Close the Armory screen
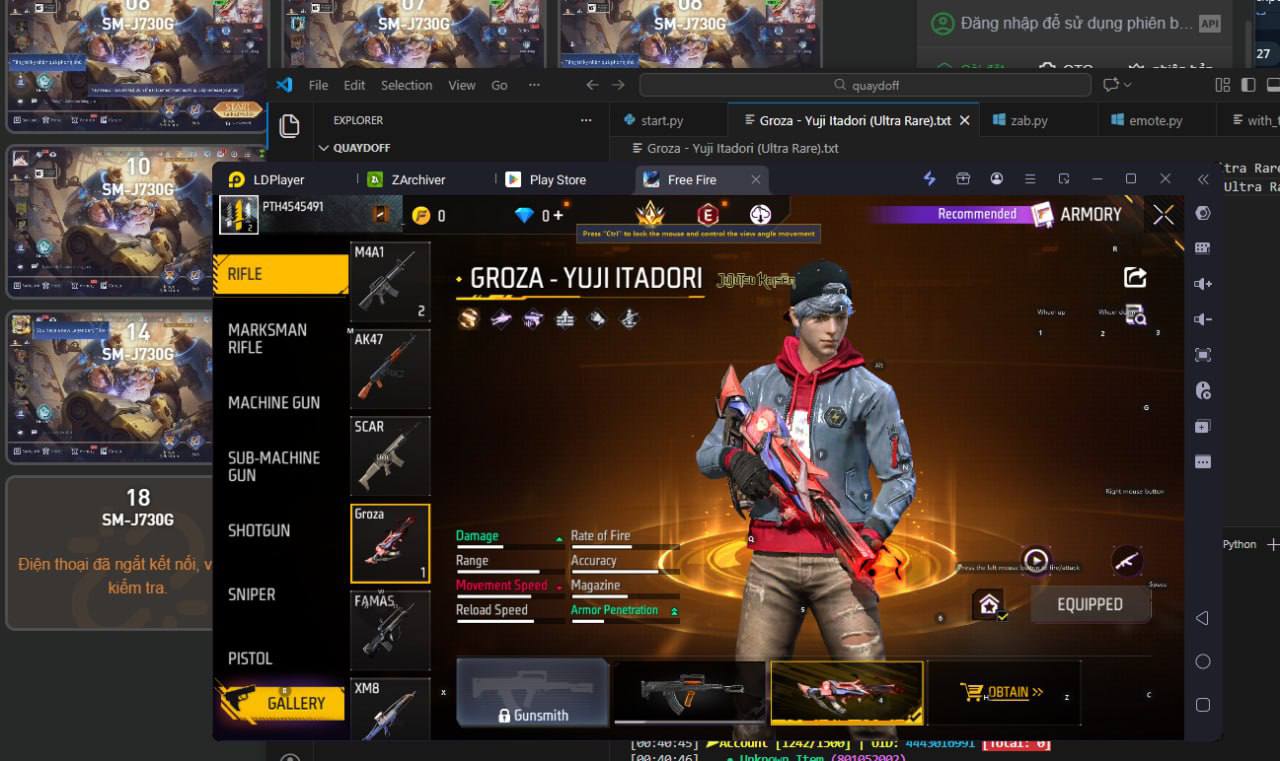This screenshot has height=761, width=1280. coord(1163,215)
